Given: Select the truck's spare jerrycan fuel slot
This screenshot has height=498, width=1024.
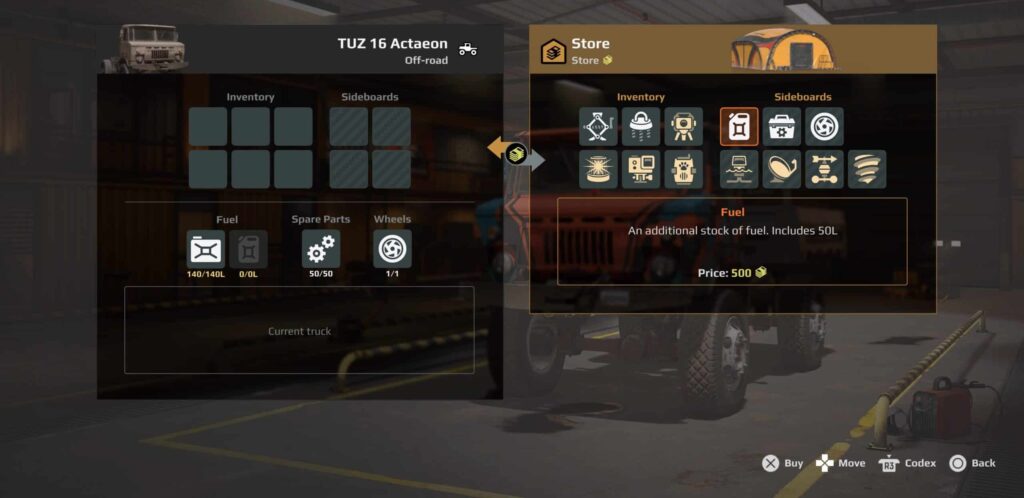Looking at the screenshot, I should tap(248, 249).
